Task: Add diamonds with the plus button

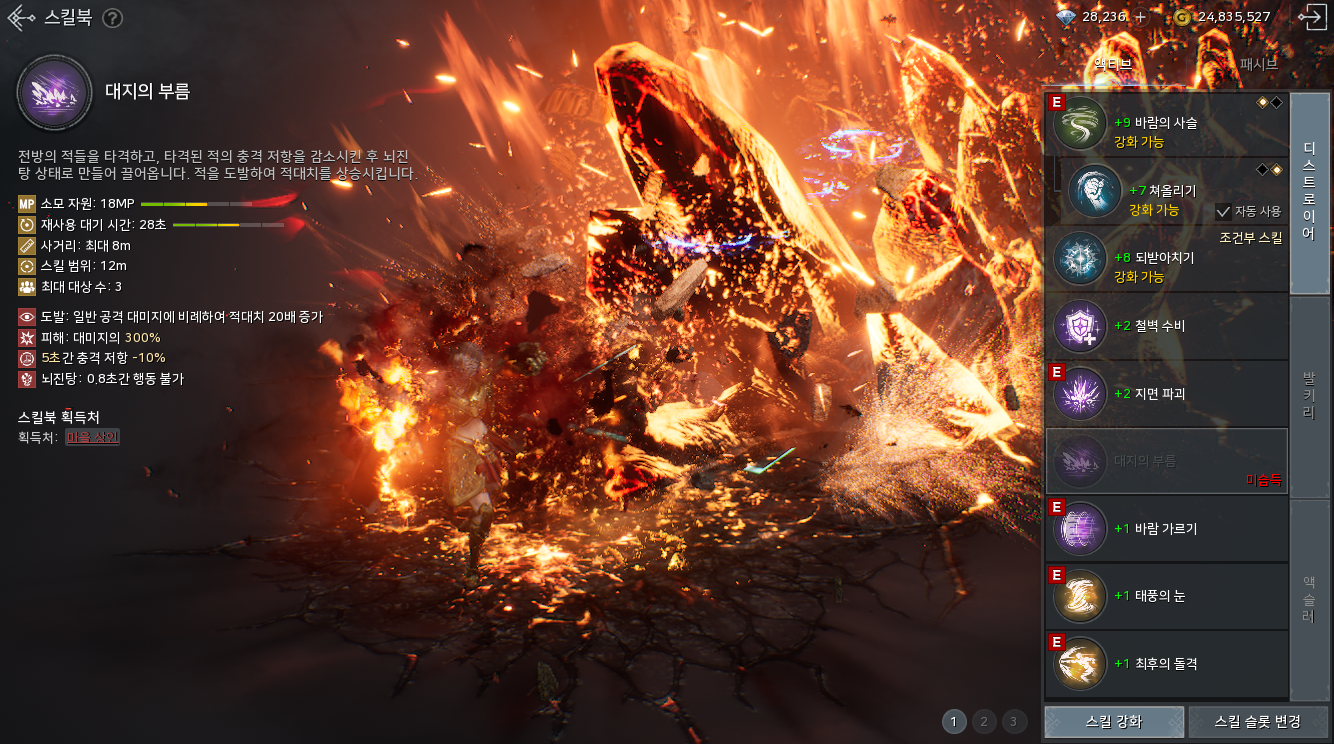Action: 1141,17
